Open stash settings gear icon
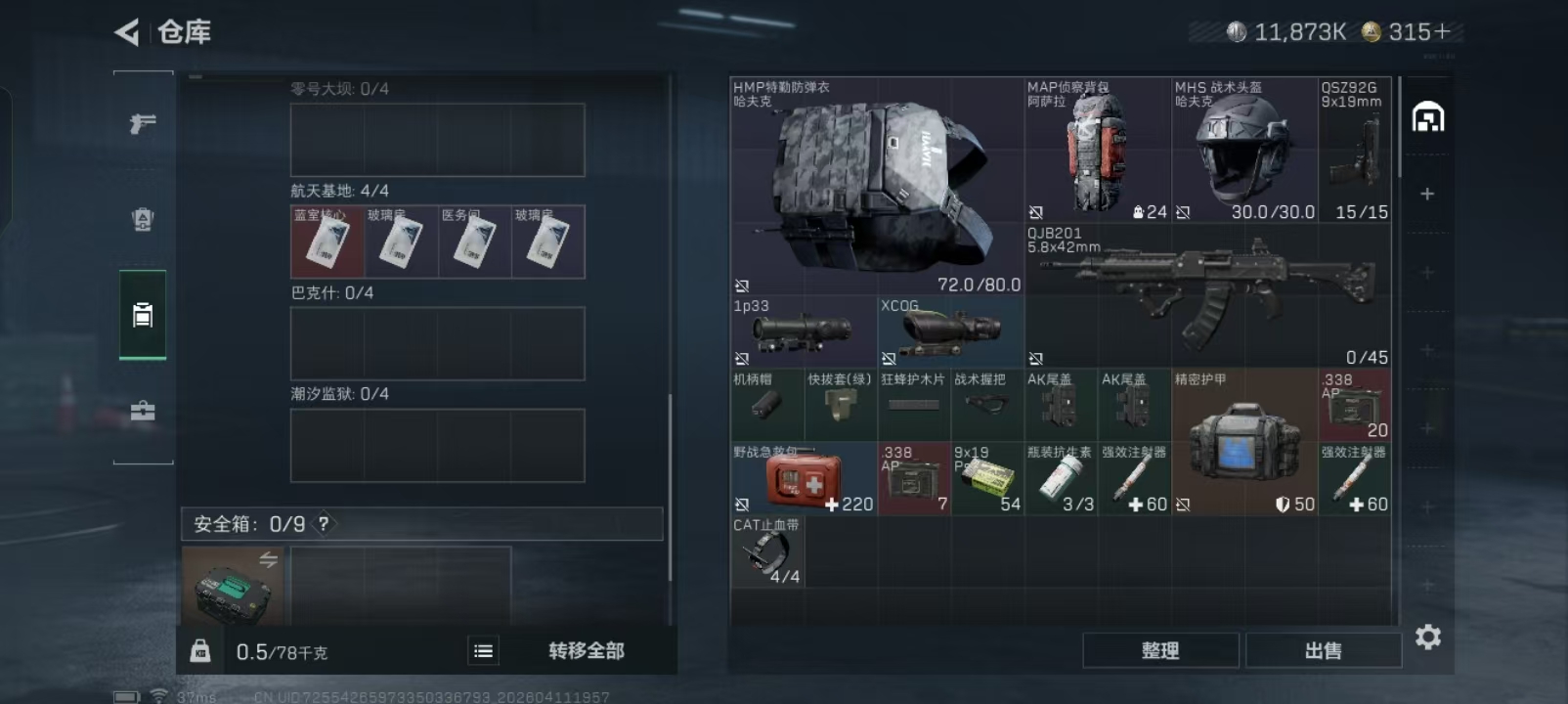1568x704 pixels. click(1428, 638)
